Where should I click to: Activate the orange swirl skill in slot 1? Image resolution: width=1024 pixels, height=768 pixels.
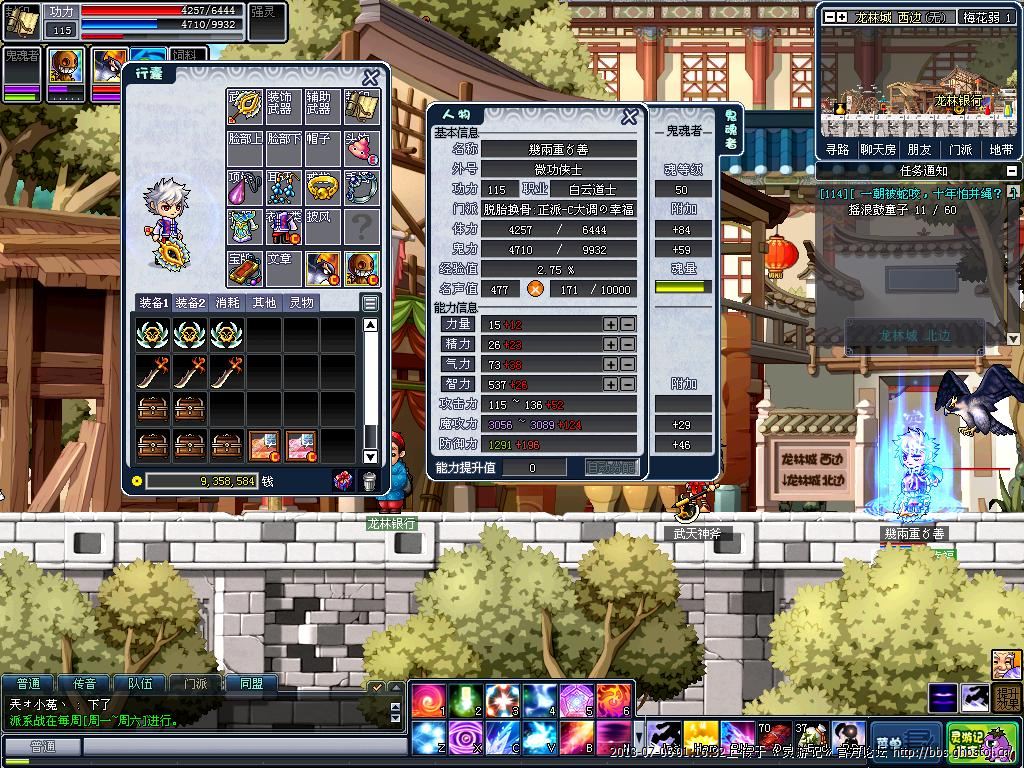click(x=428, y=701)
